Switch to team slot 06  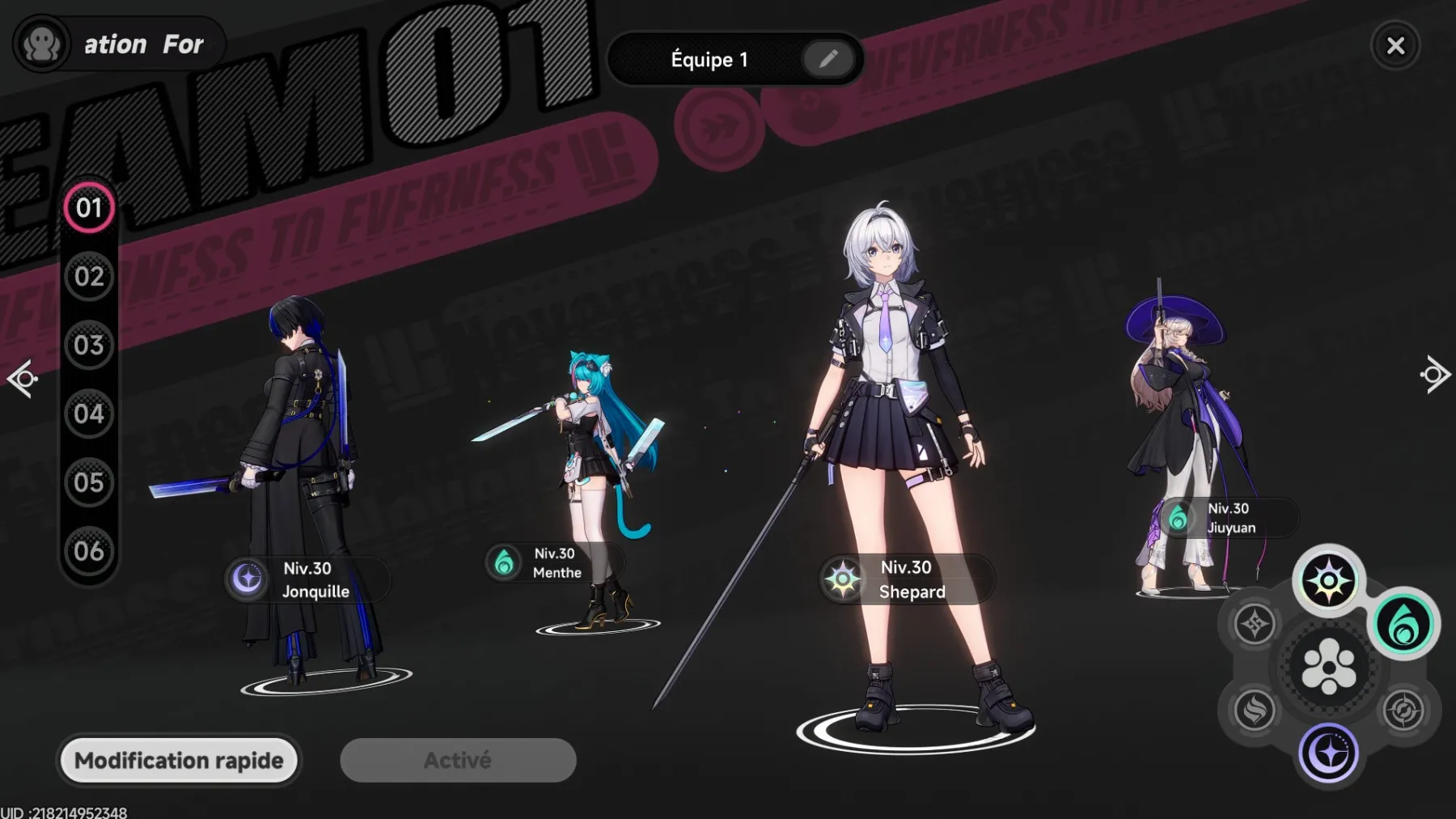[89, 552]
